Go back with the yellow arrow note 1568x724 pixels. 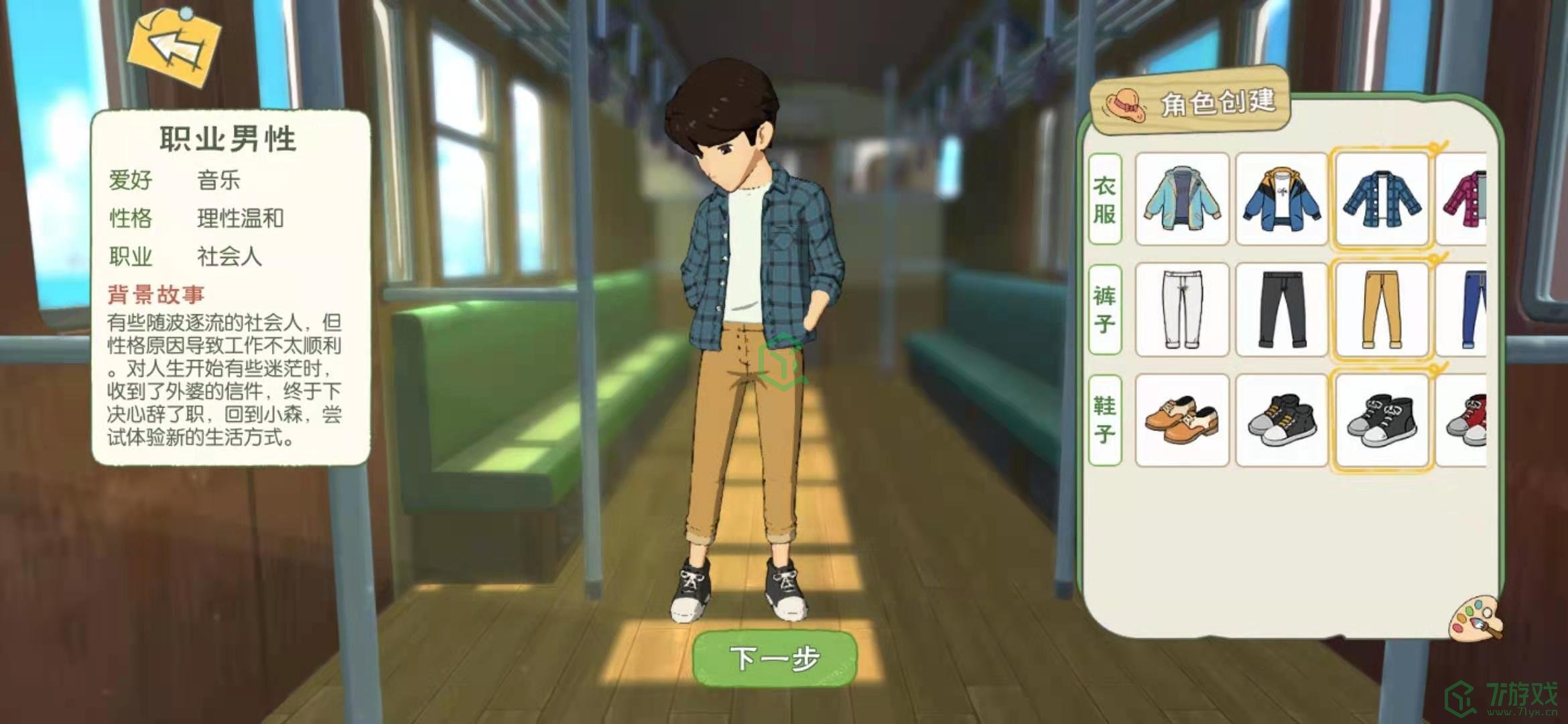pos(176,47)
